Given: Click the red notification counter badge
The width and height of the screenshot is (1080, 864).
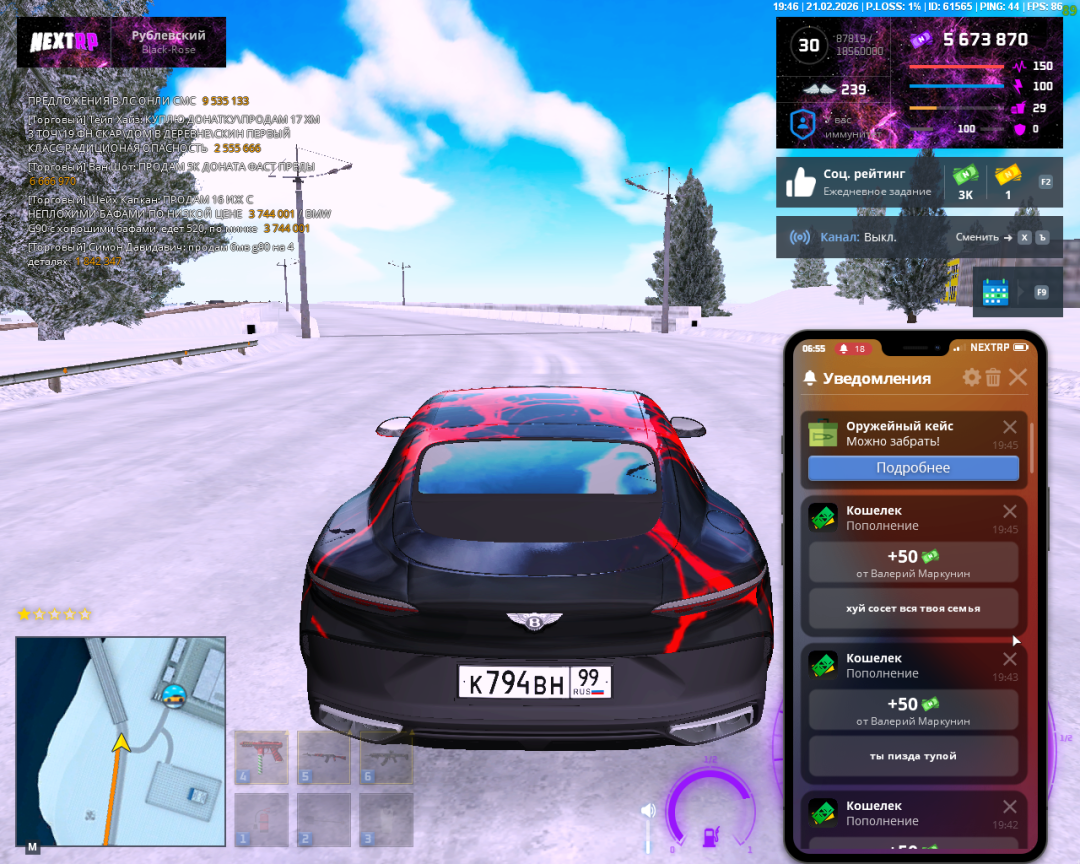Looking at the screenshot, I should pyautogui.click(x=853, y=348).
